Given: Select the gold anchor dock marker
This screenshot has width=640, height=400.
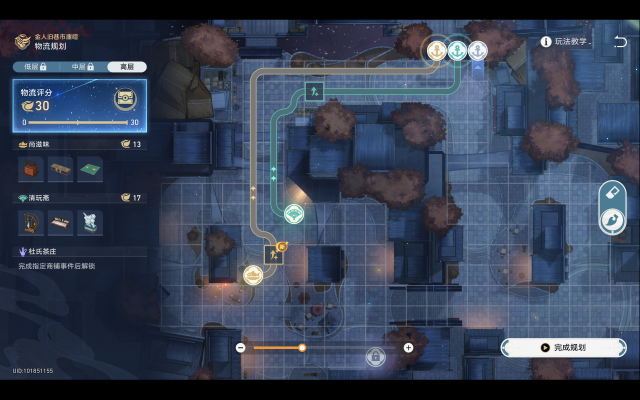Looking at the screenshot, I should 437,50.
